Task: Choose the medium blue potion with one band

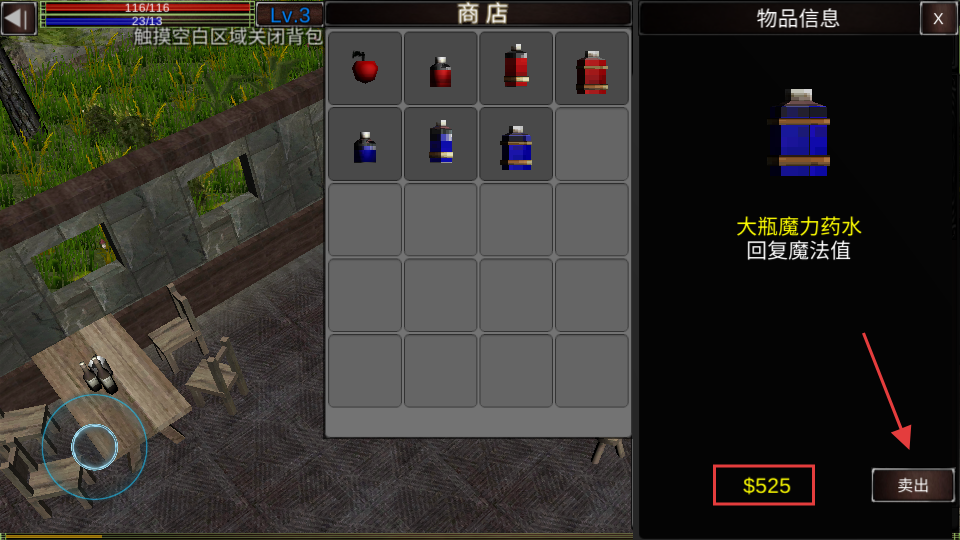Action: tap(441, 144)
